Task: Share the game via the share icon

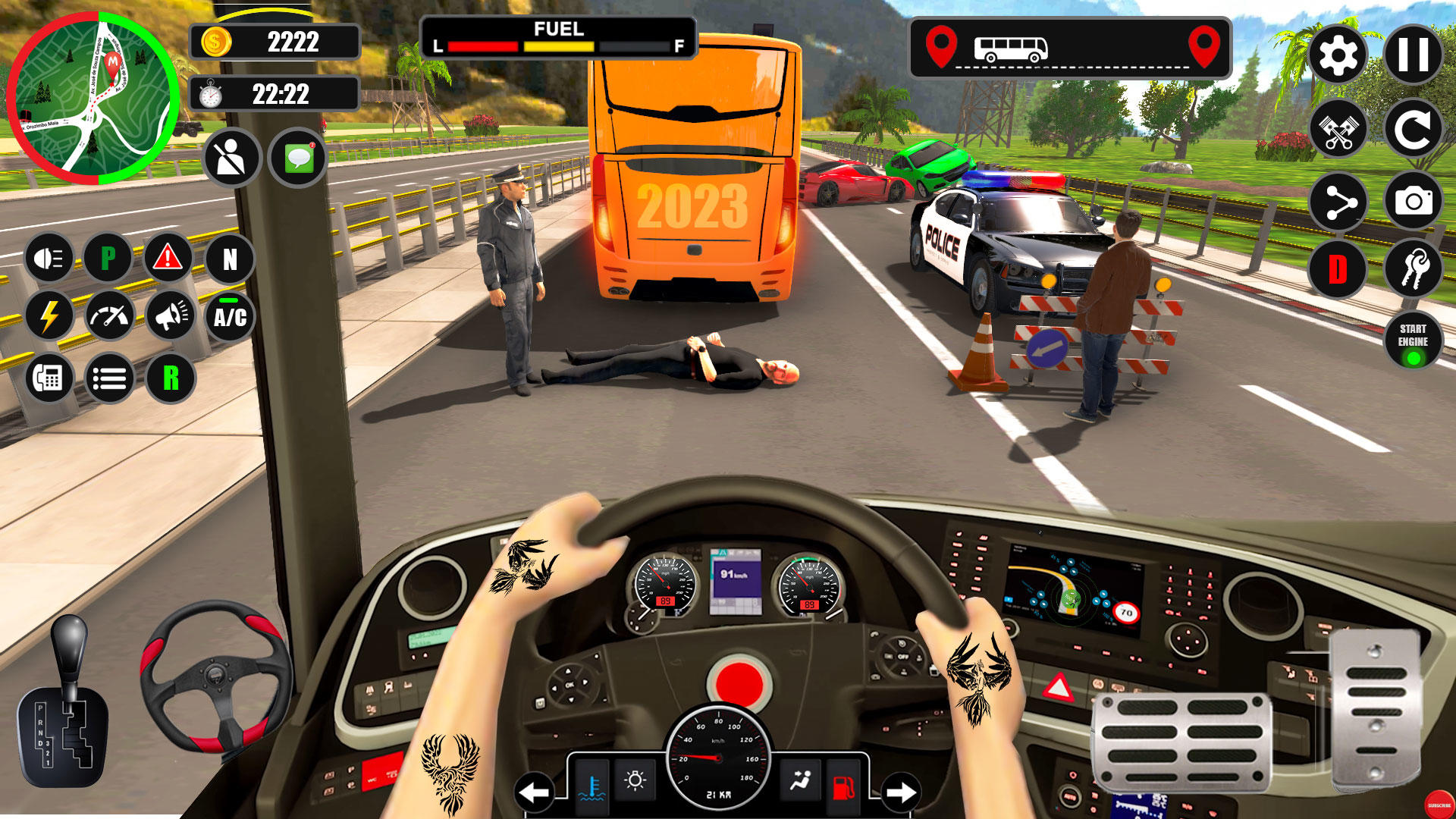Action: pyautogui.click(x=1339, y=202)
